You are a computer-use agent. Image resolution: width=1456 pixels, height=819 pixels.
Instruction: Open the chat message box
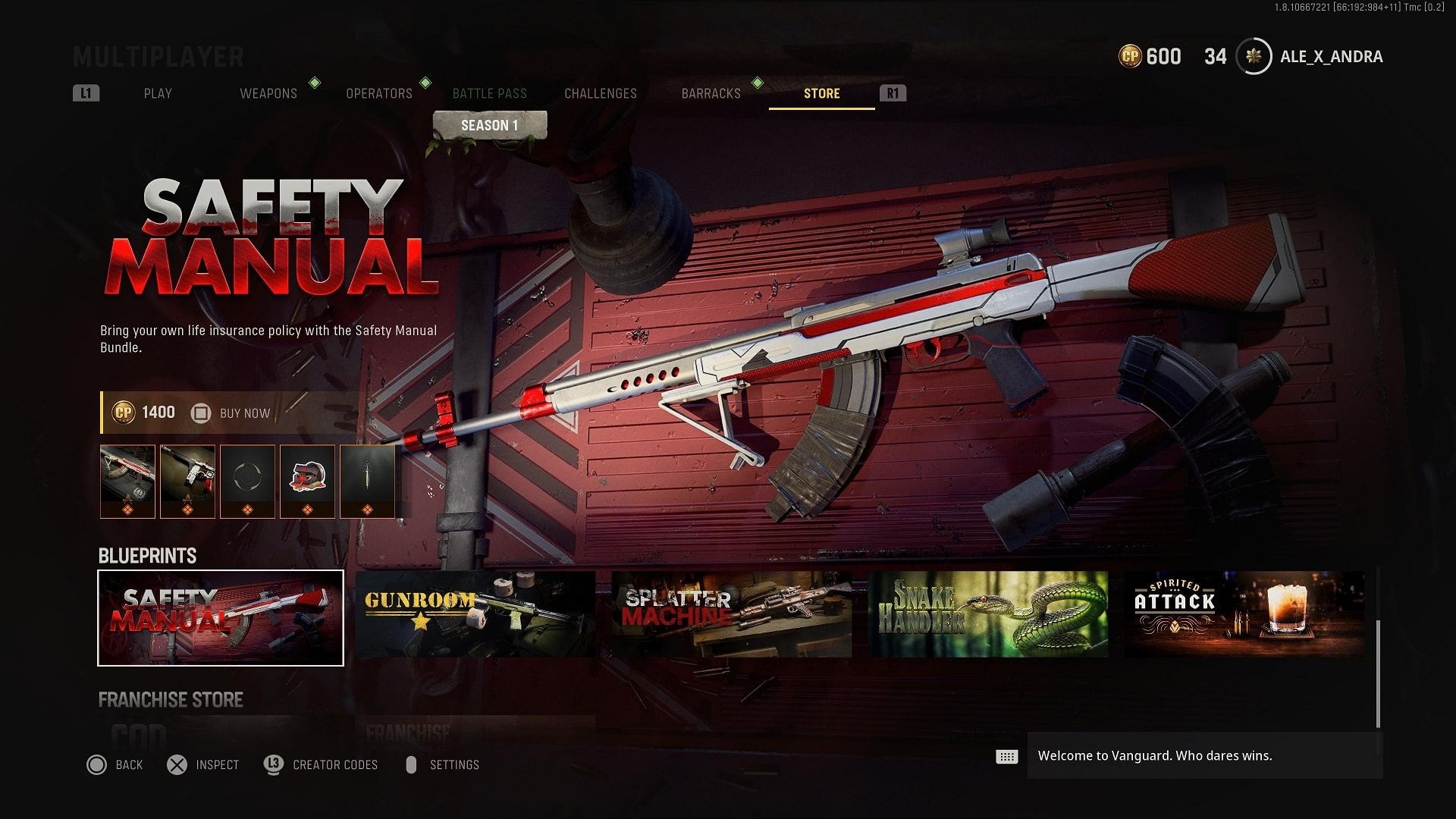[x=1204, y=756]
